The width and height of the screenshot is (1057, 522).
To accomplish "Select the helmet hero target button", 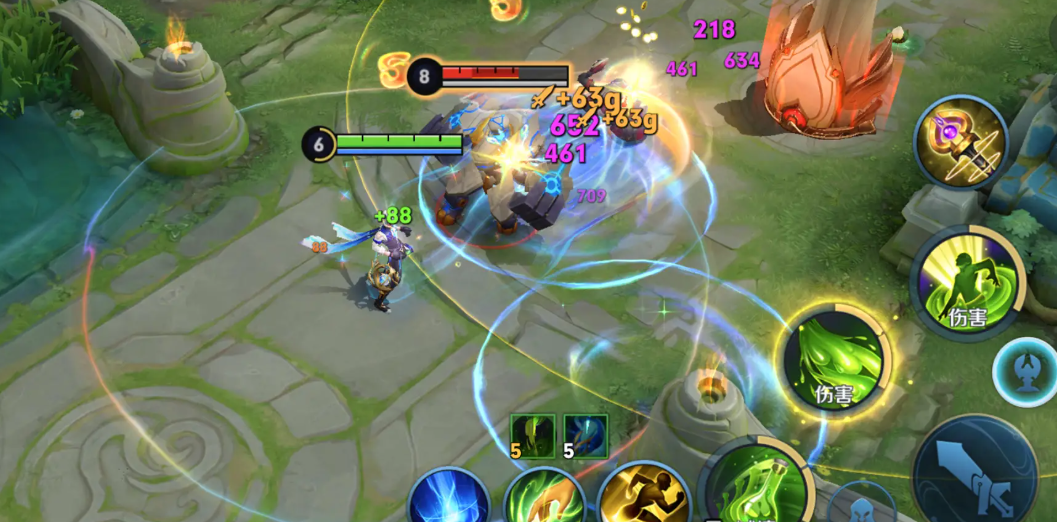I will [860, 505].
